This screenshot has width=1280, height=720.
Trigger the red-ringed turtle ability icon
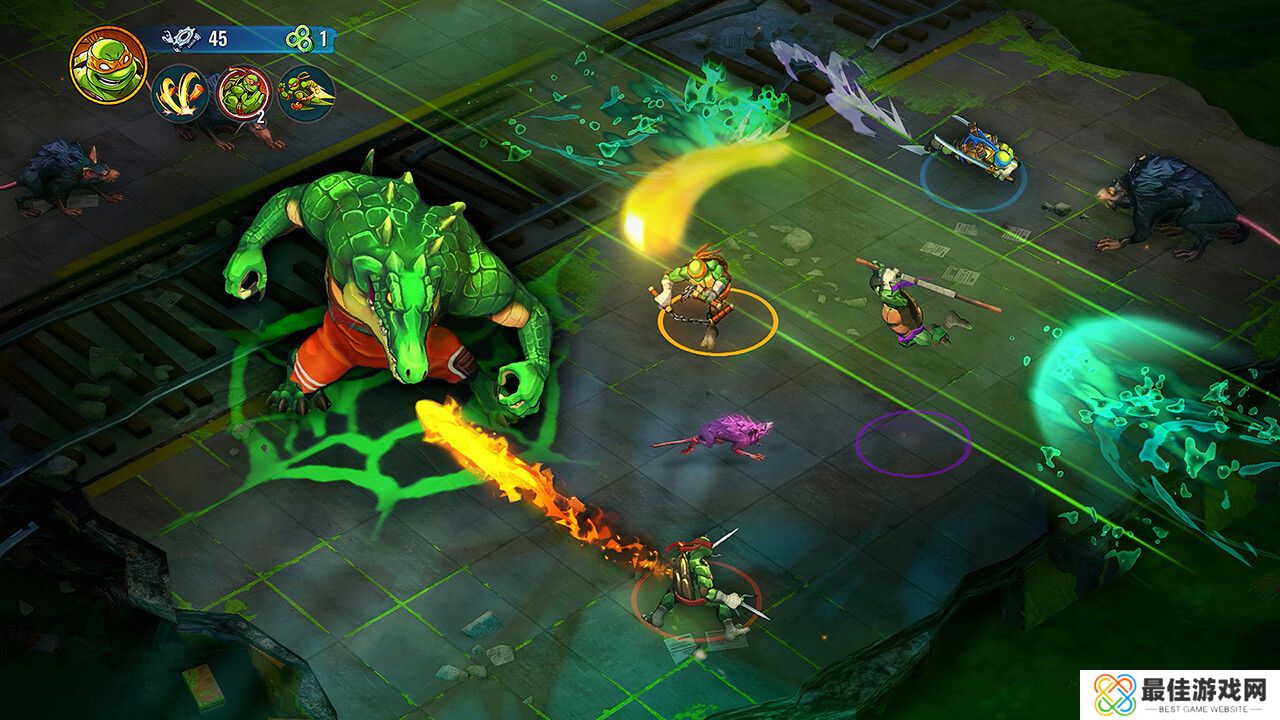tap(243, 93)
